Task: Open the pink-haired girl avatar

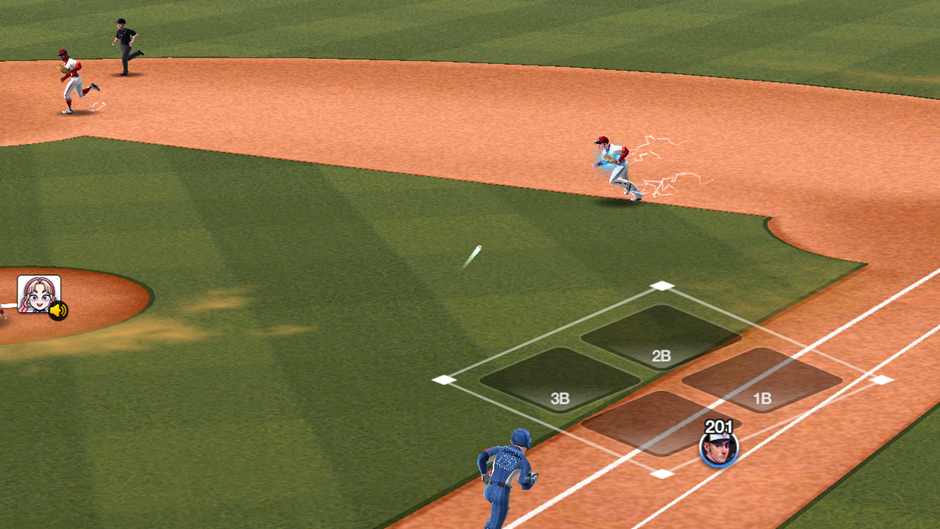Action: [x=38, y=296]
